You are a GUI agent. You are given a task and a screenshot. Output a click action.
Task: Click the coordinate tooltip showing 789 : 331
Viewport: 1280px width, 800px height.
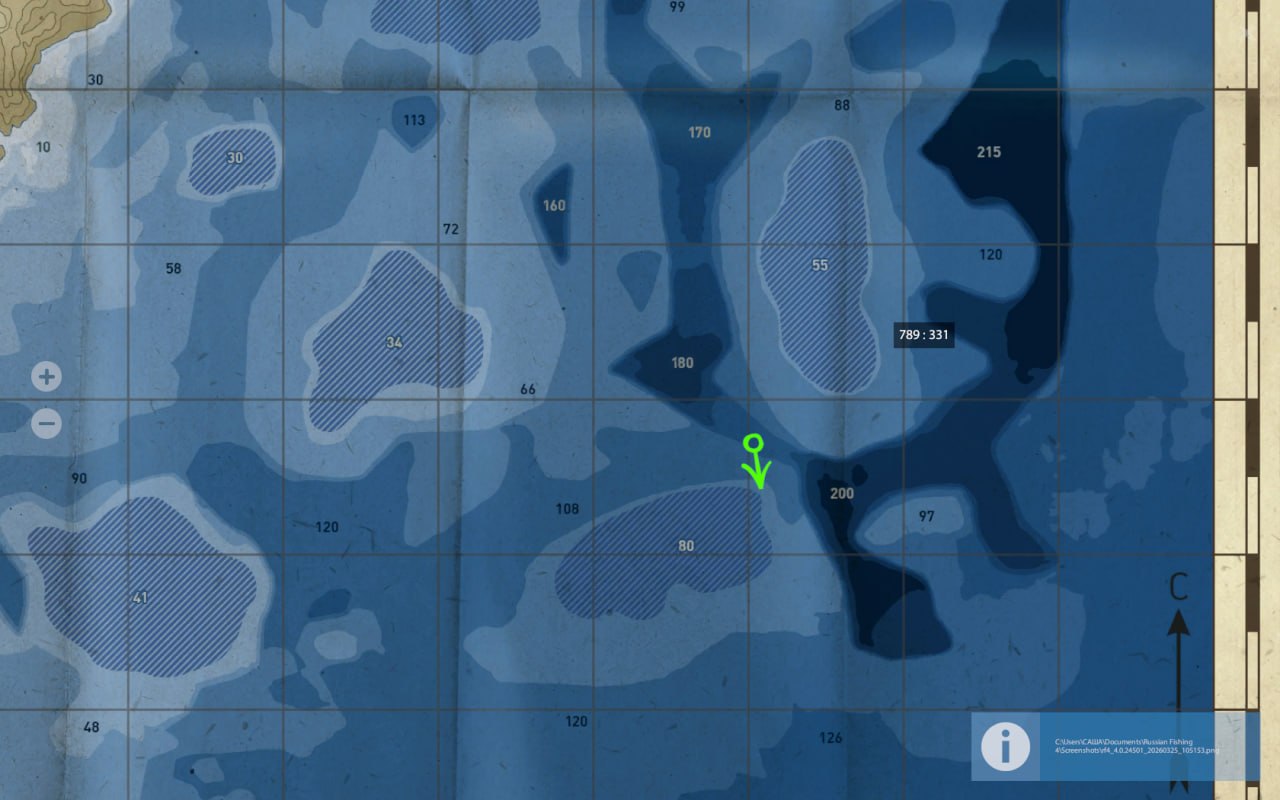923,335
